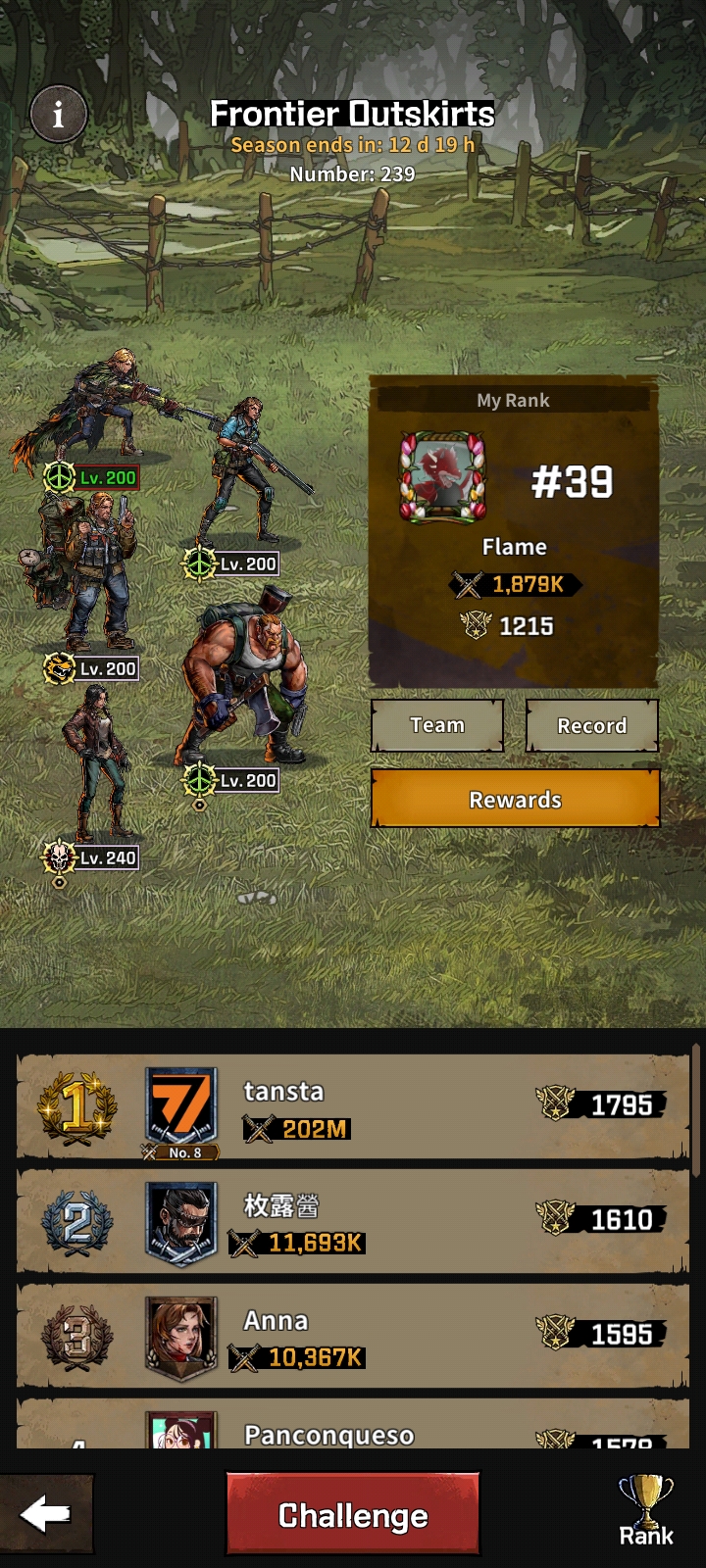
Task: Open the Rewards panel
Action: pos(515,800)
